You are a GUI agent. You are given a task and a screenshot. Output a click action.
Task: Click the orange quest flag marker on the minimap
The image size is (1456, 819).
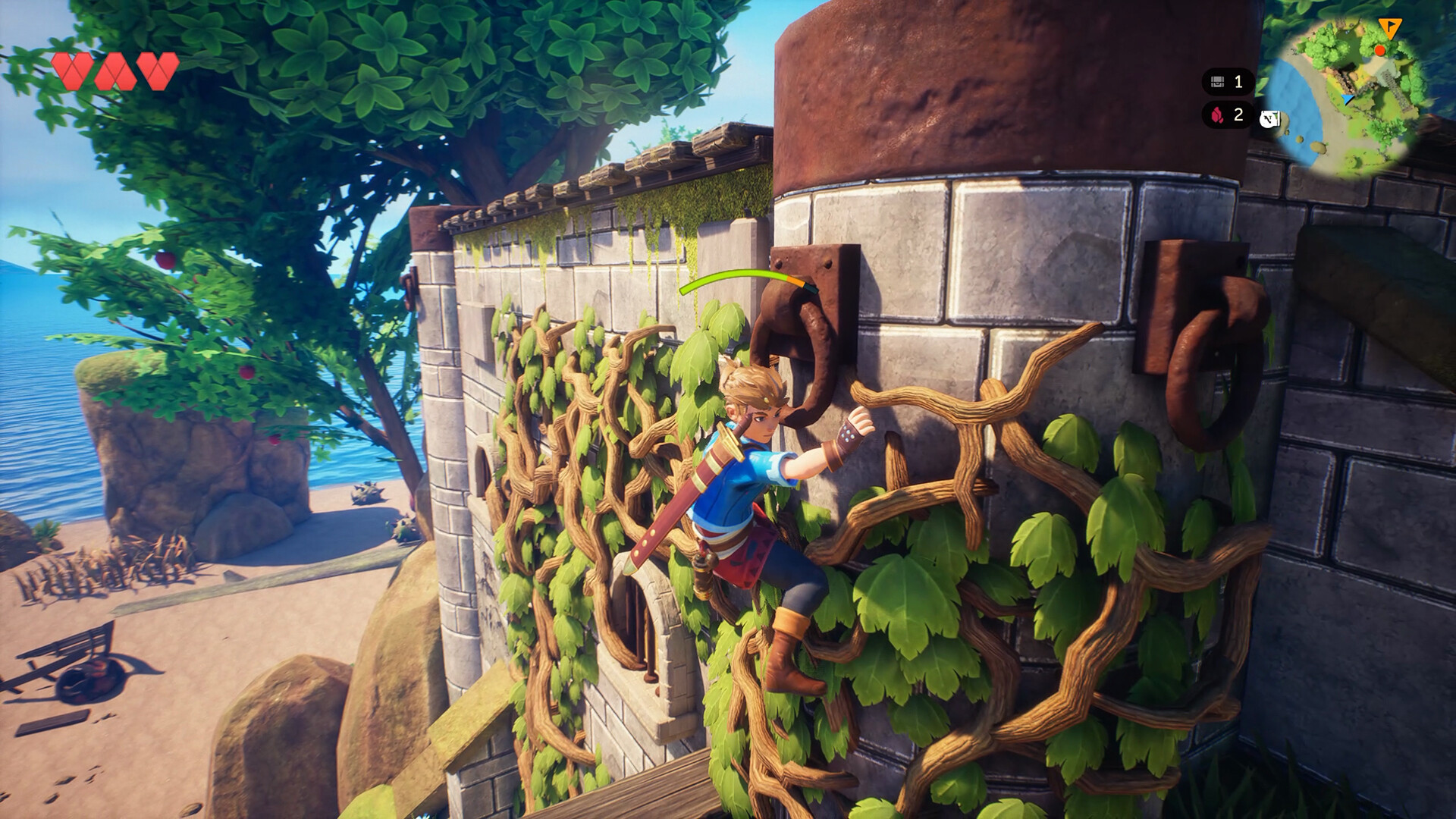point(1391,29)
